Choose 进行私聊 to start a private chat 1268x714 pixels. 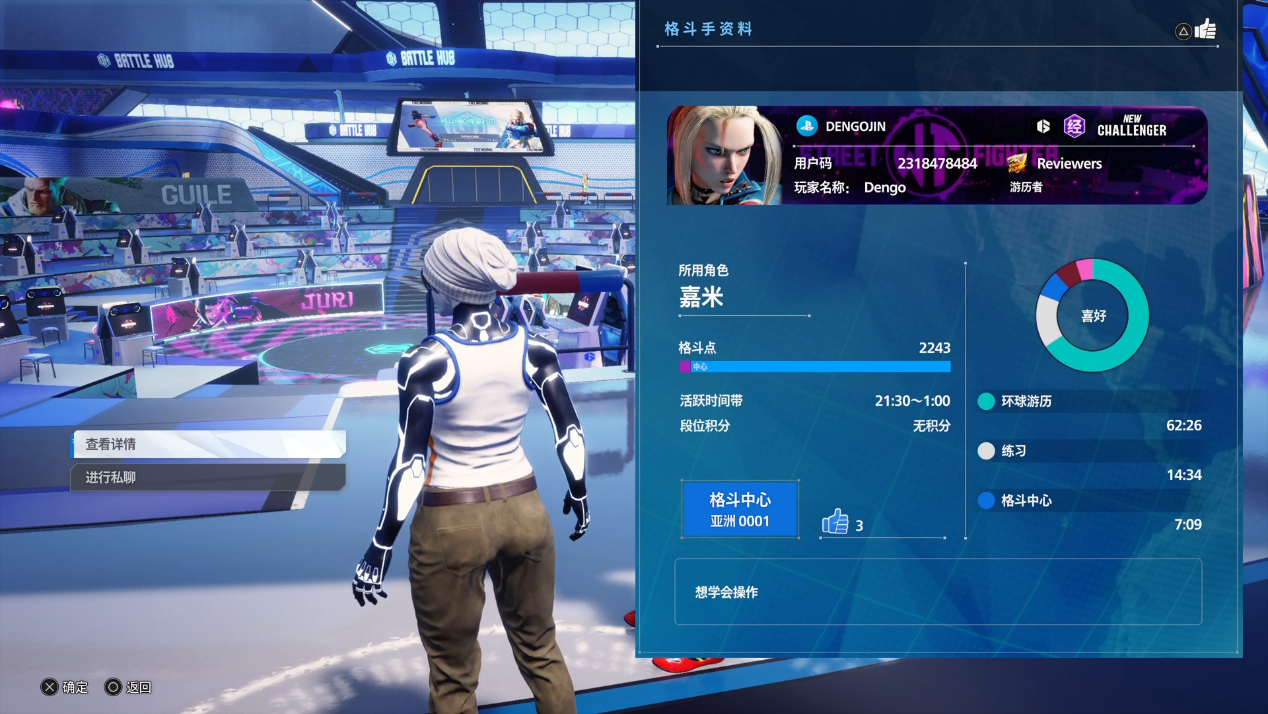[x=209, y=477]
